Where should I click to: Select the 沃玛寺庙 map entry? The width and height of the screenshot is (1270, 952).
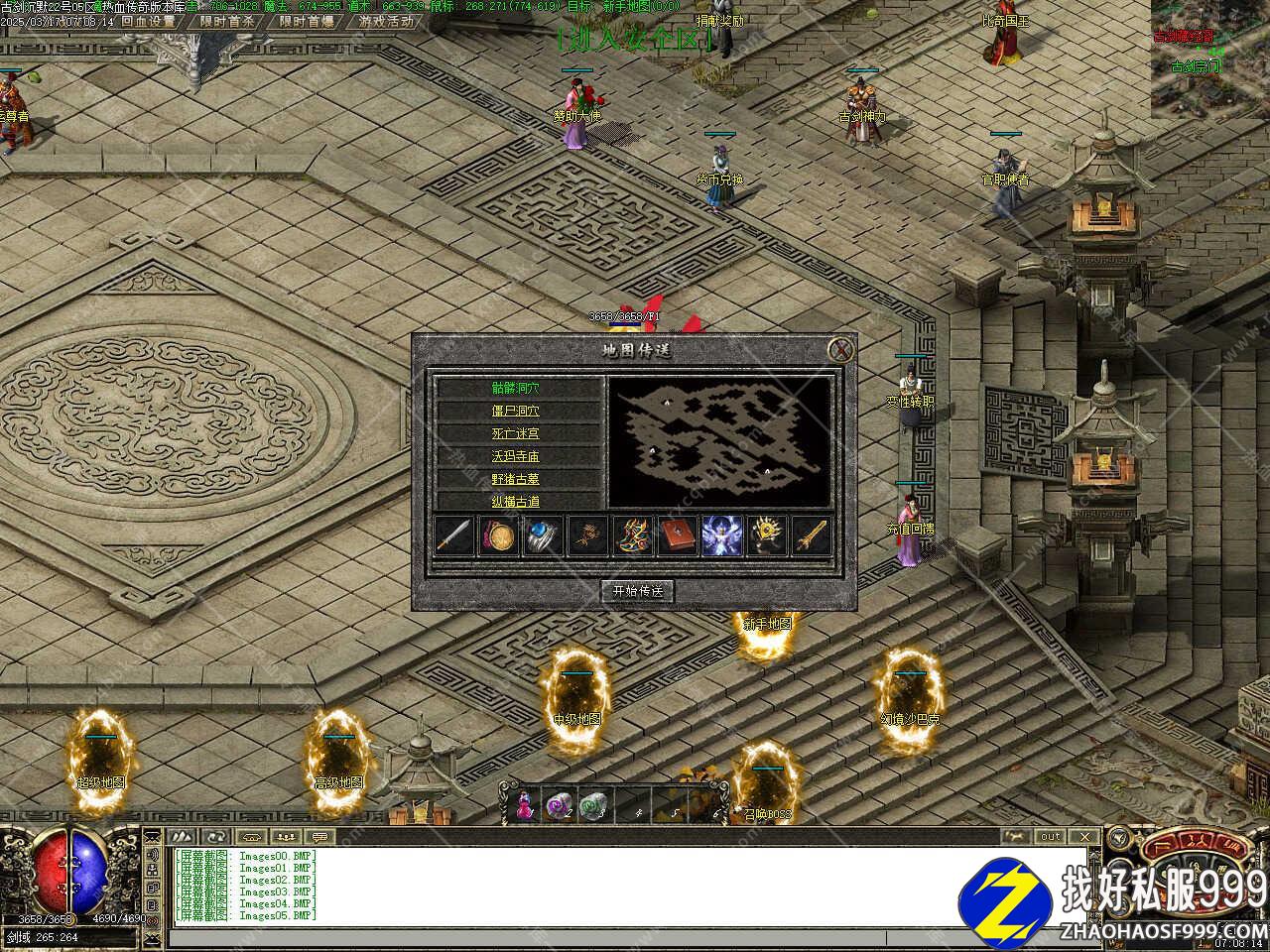coord(517,456)
